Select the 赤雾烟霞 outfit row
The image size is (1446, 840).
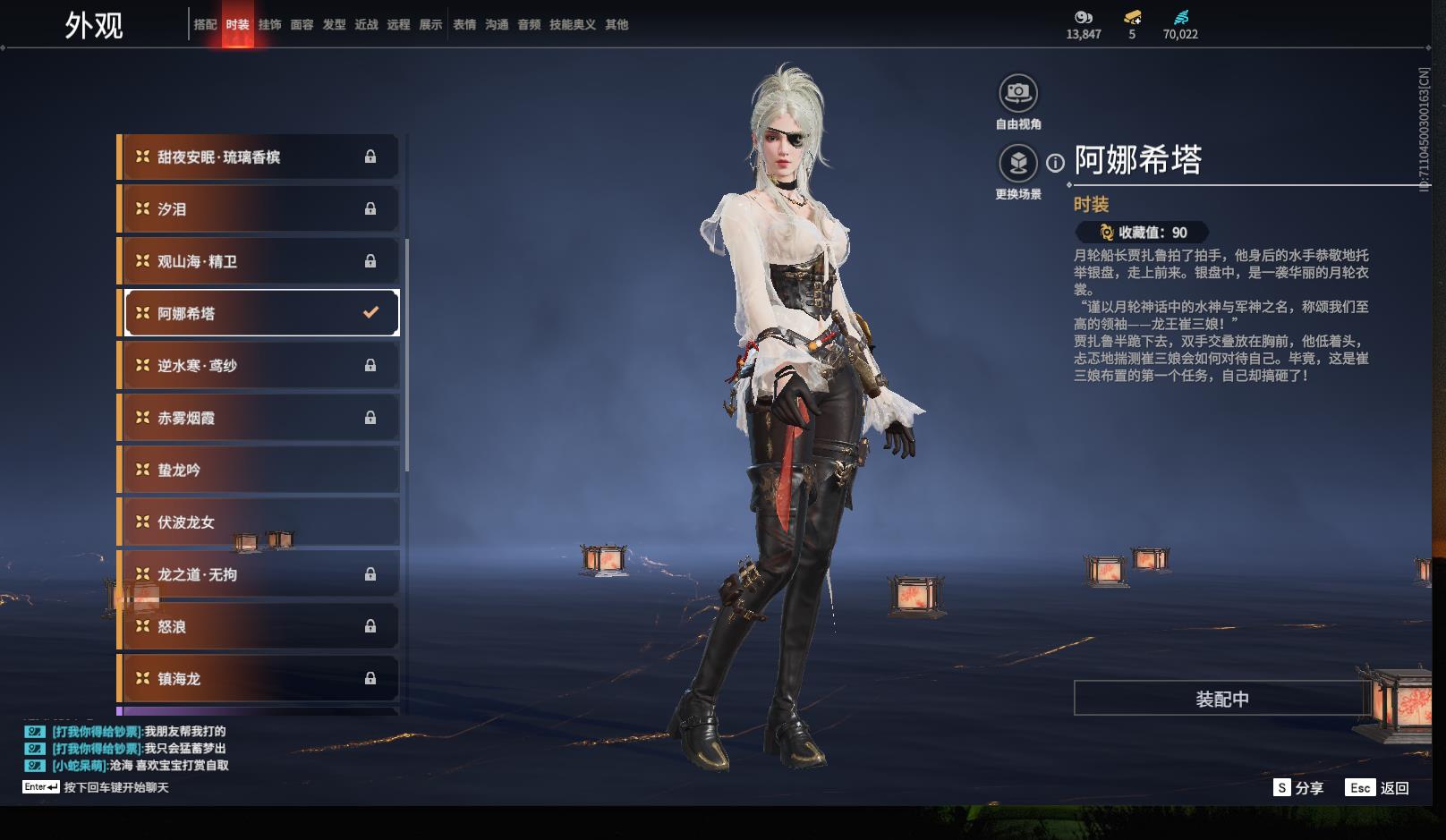258,418
